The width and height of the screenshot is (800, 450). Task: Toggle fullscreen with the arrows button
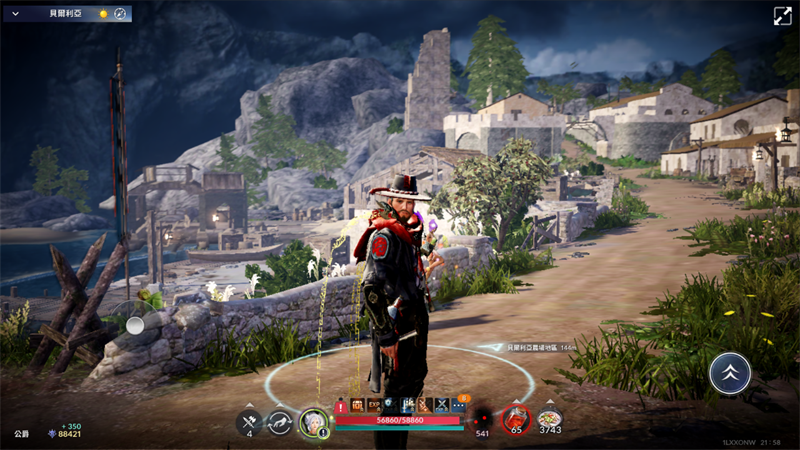(x=782, y=15)
